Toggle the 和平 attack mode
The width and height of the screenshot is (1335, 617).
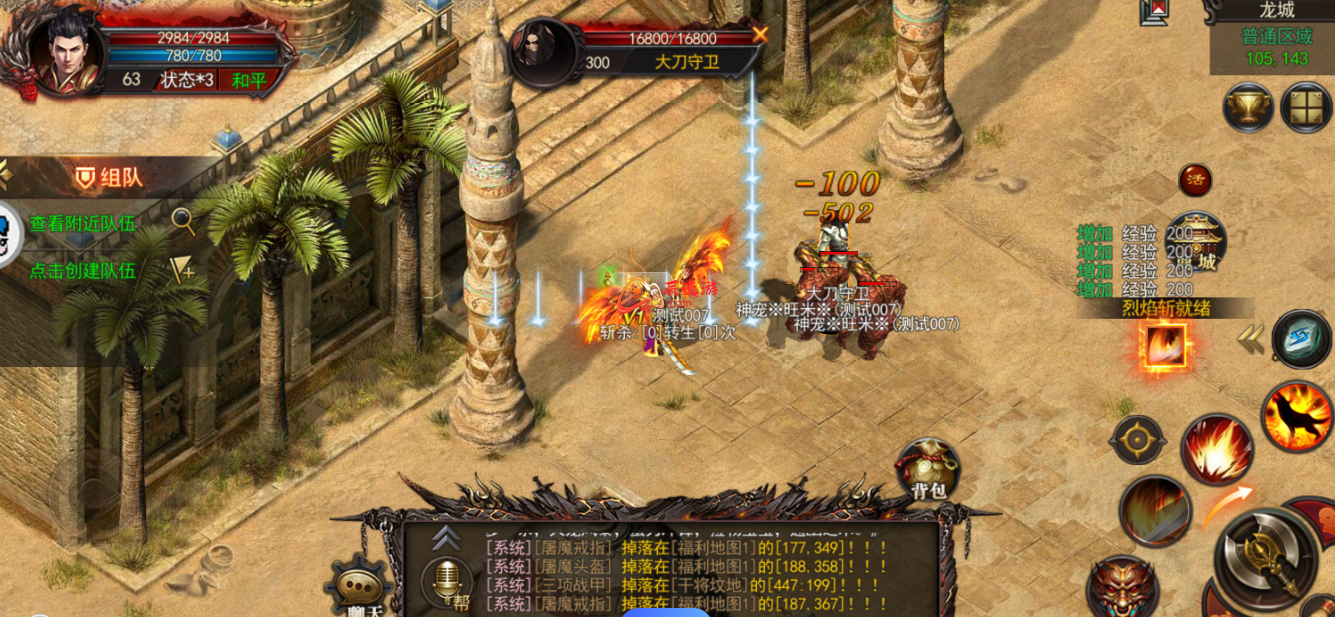point(248,80)
